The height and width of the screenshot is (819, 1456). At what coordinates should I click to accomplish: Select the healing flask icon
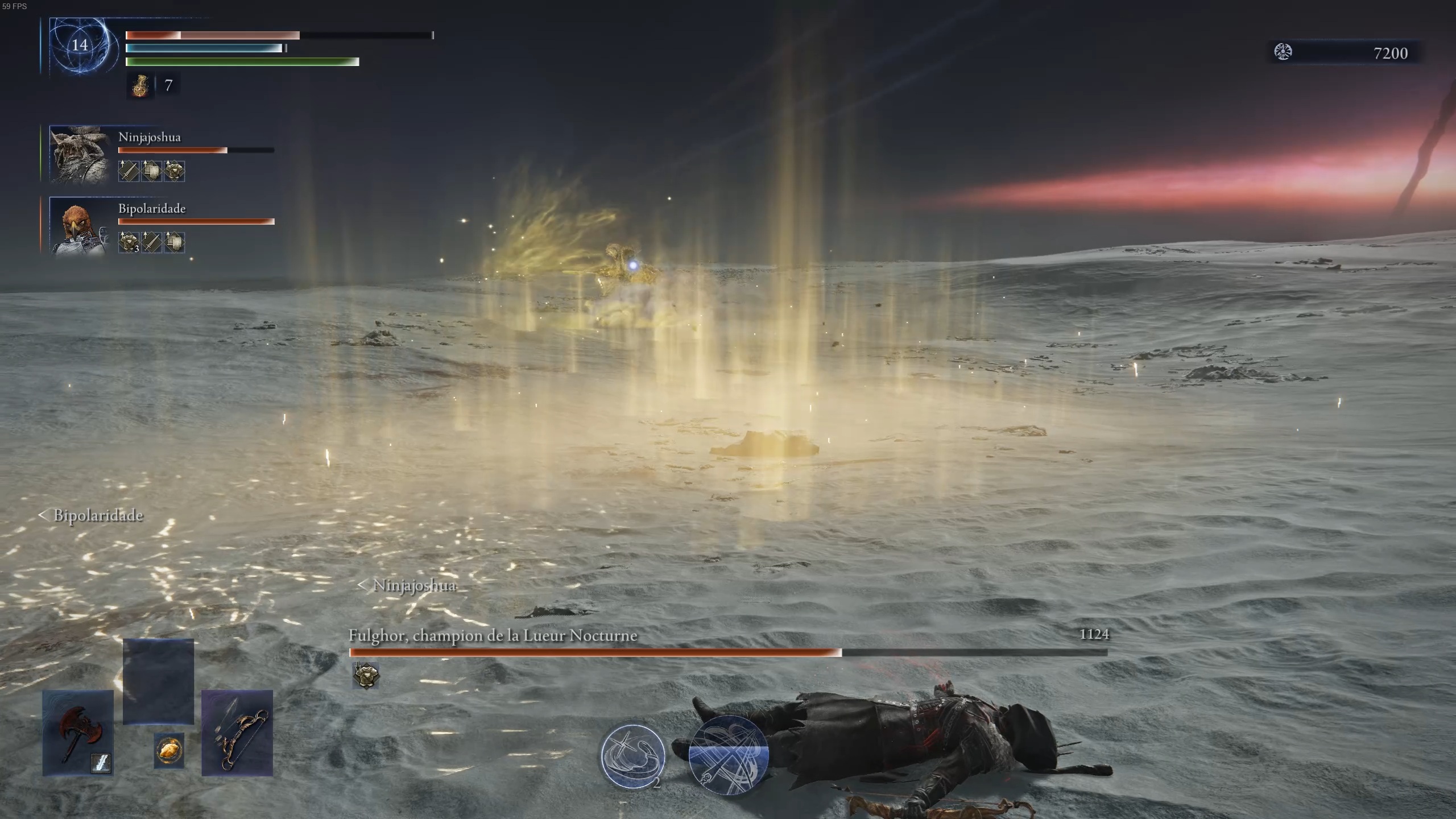[140, 86]
